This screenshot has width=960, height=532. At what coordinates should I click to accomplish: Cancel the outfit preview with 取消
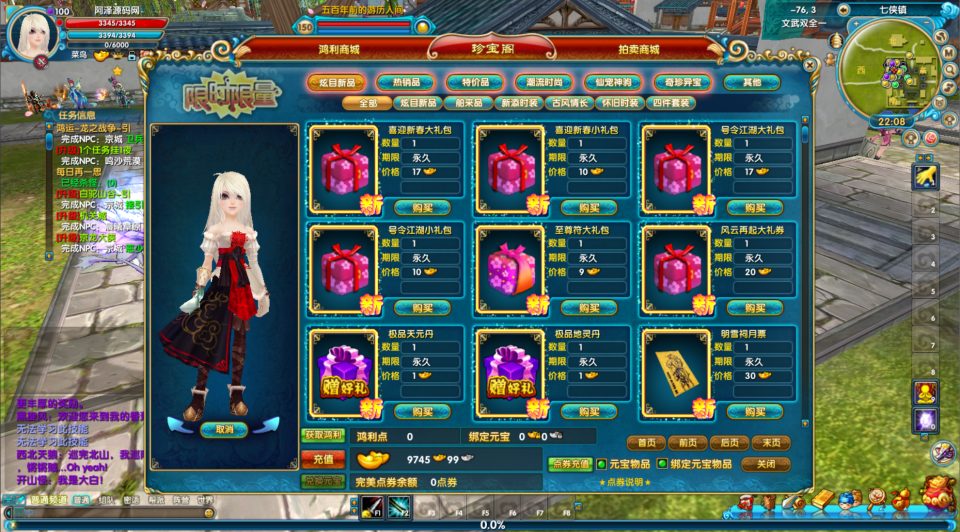pyautogui.click(x=223, y=429)
